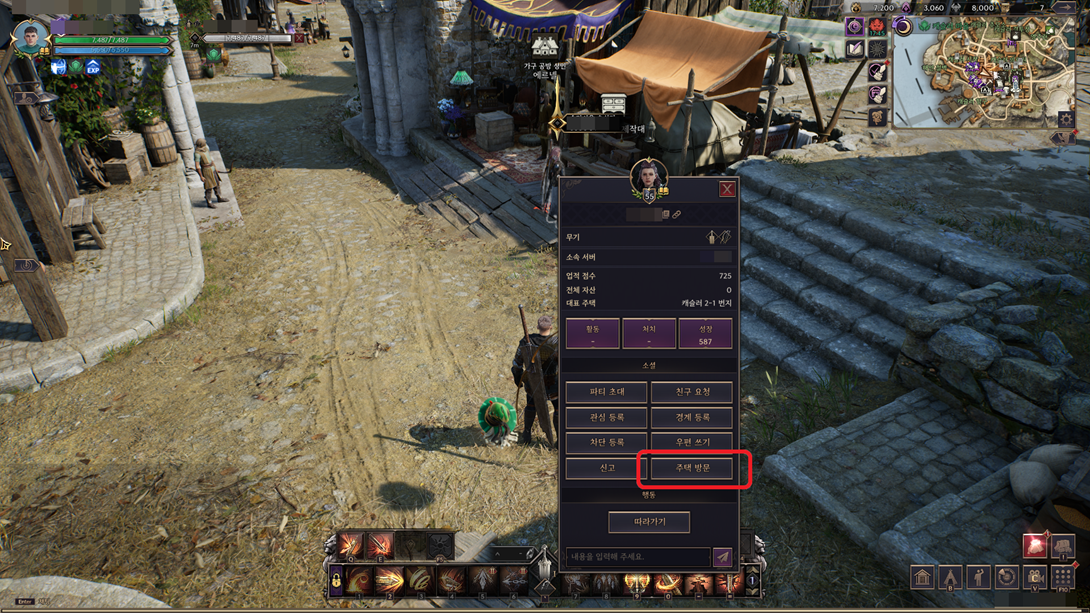The height and width of the screenshot is (613, 1090).
Task: Open the house icon in the bottom menu
Action: (922, 578)
